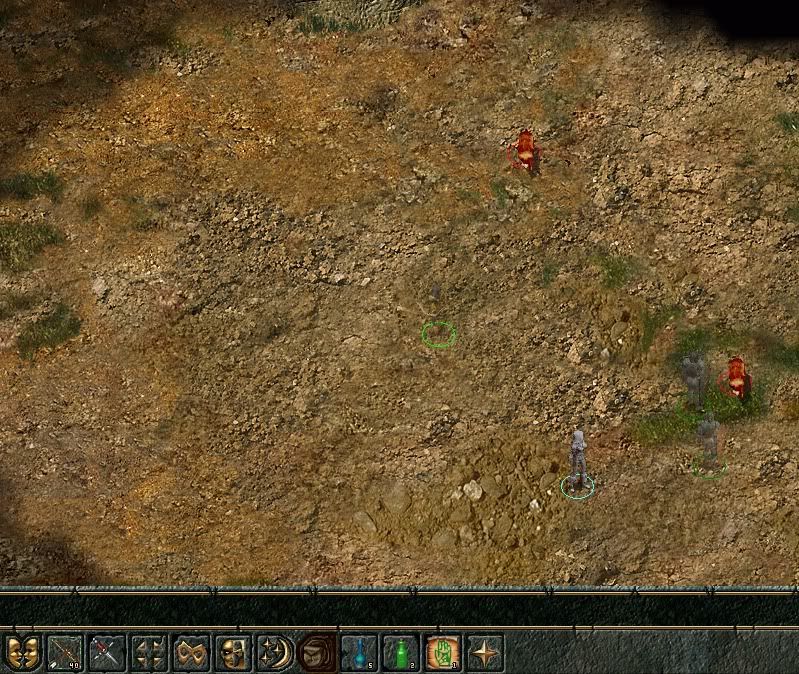Click the golden double-mask icon

pos(22,653)
